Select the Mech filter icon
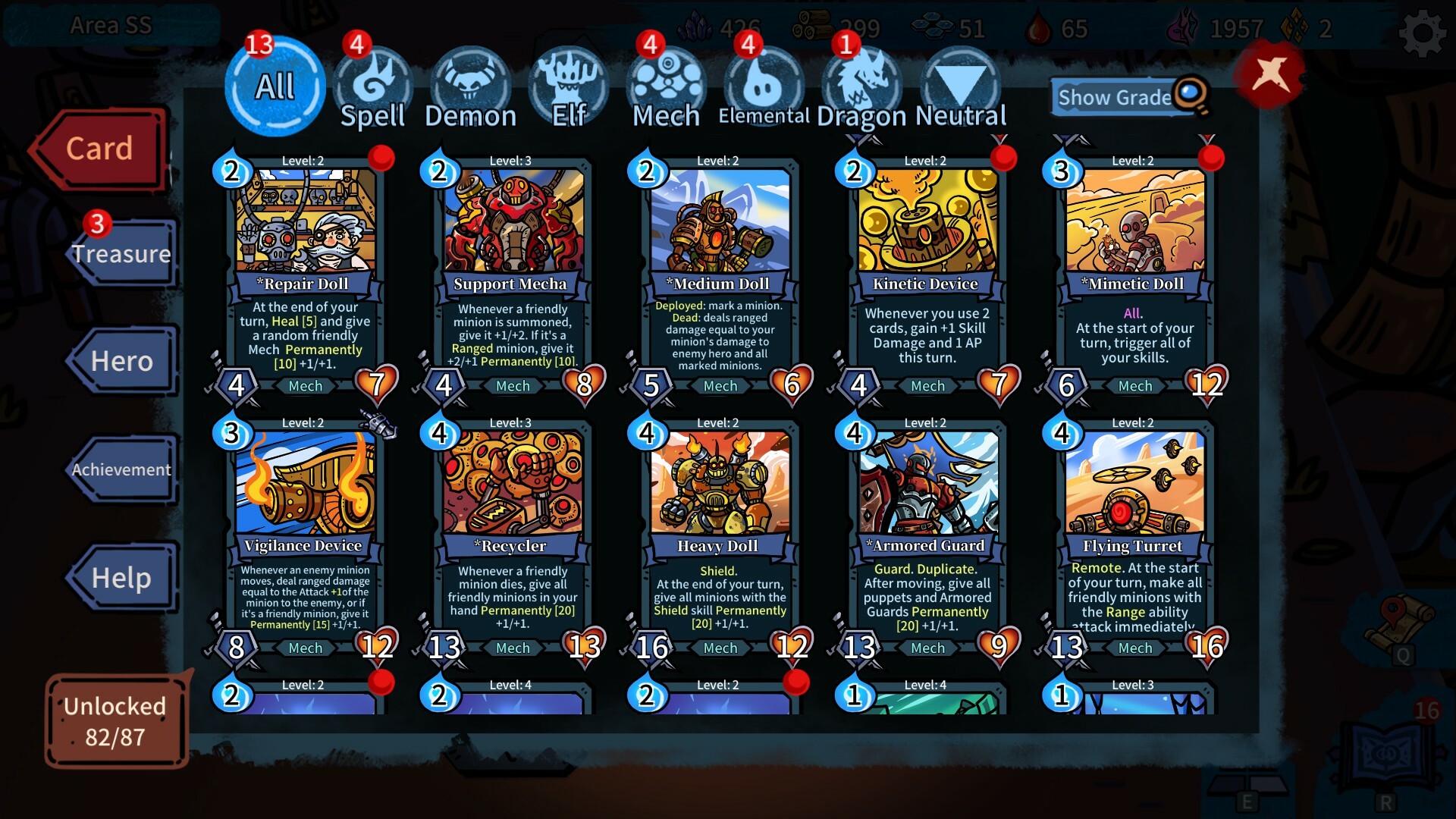 (x=665, y=83)
